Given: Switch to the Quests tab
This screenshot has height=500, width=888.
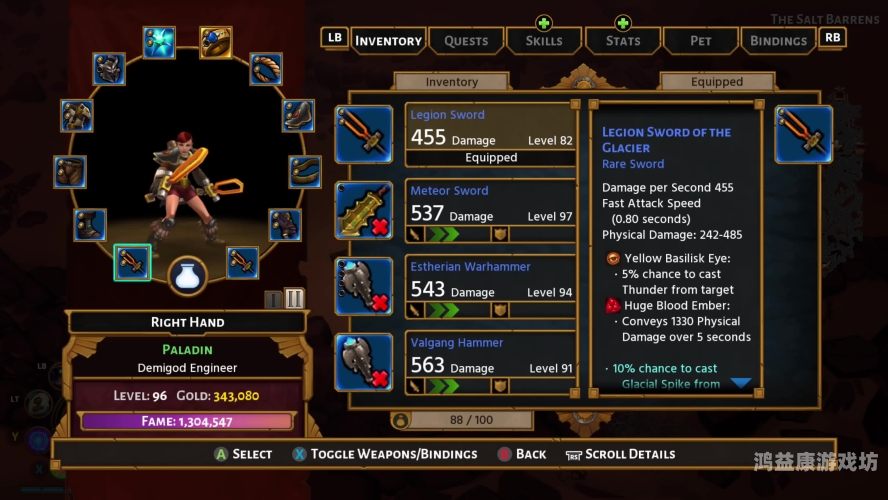Looking at the screenshot, I should point(466,40).
